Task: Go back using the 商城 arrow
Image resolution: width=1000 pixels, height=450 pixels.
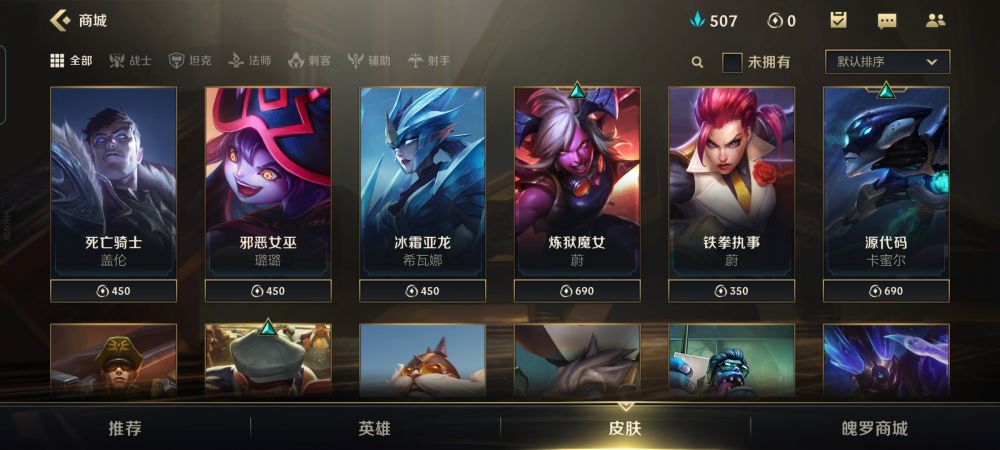Action: click(60, 20)
